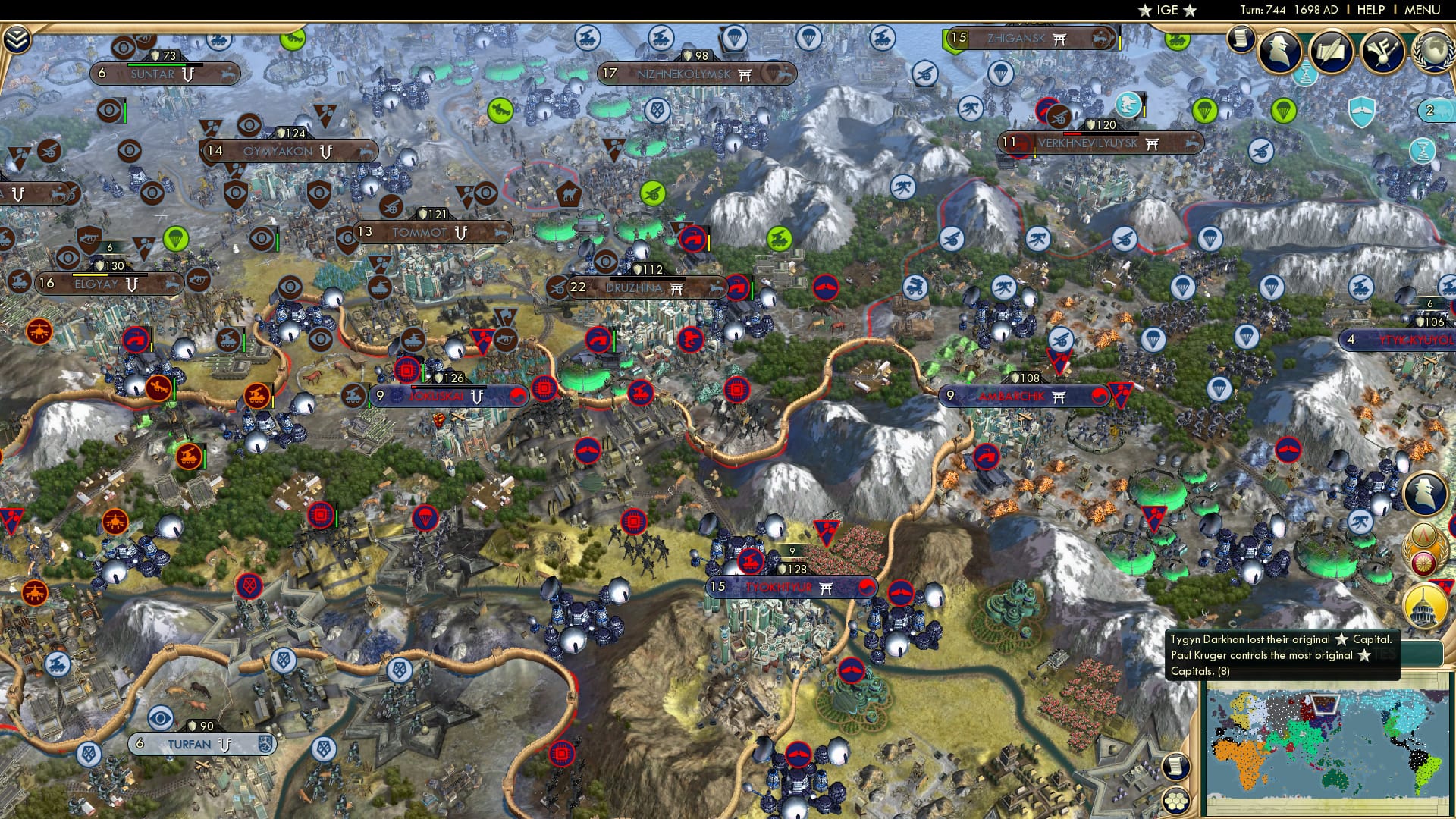Open the Social Policies screen
Image resolution: width=1456 pixels, height=819 pixels.
pos(1332,50)
